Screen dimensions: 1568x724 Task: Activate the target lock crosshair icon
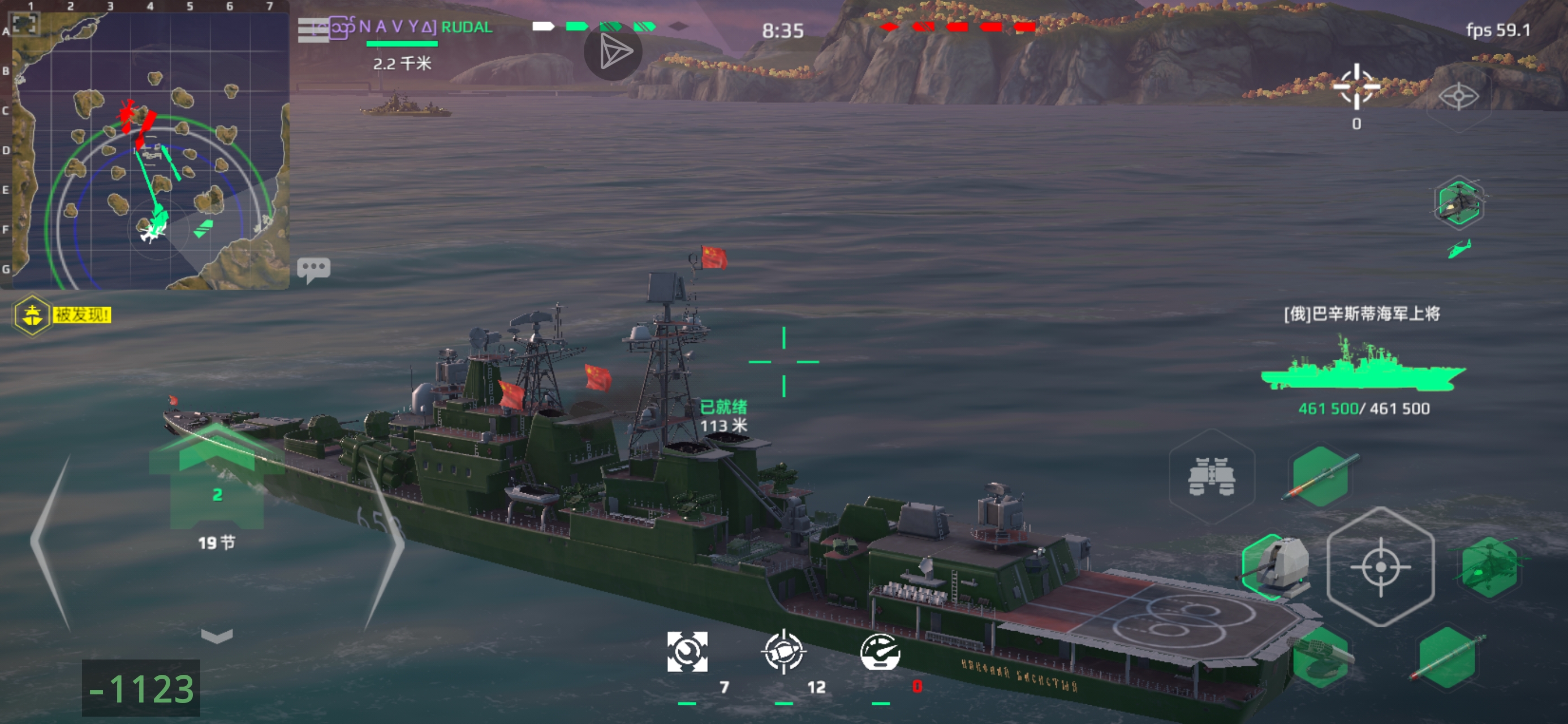[x=1356, y=87]
